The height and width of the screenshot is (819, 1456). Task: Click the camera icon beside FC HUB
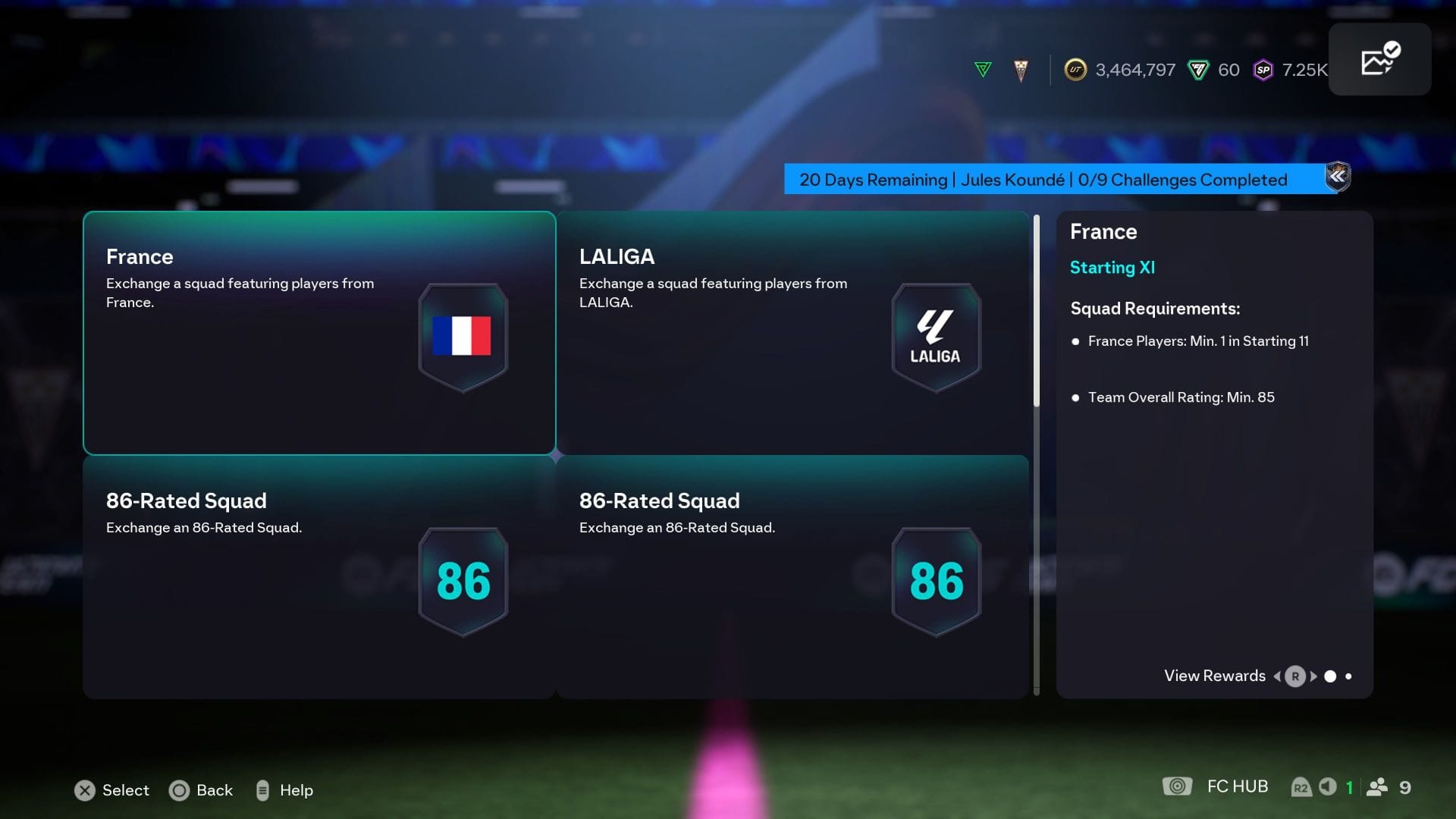point(1176,786)
